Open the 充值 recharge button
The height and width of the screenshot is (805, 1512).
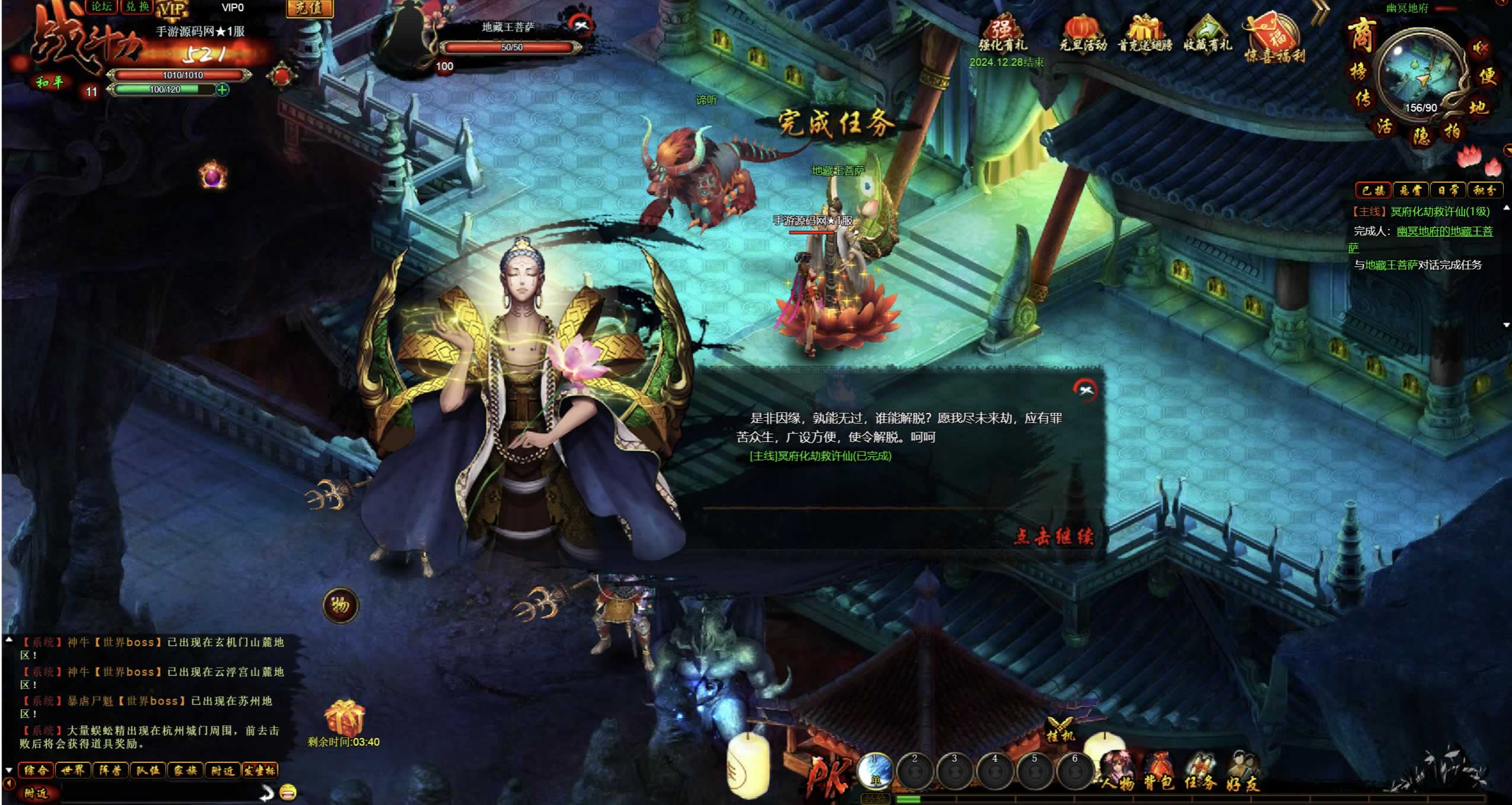click(309, 8)
